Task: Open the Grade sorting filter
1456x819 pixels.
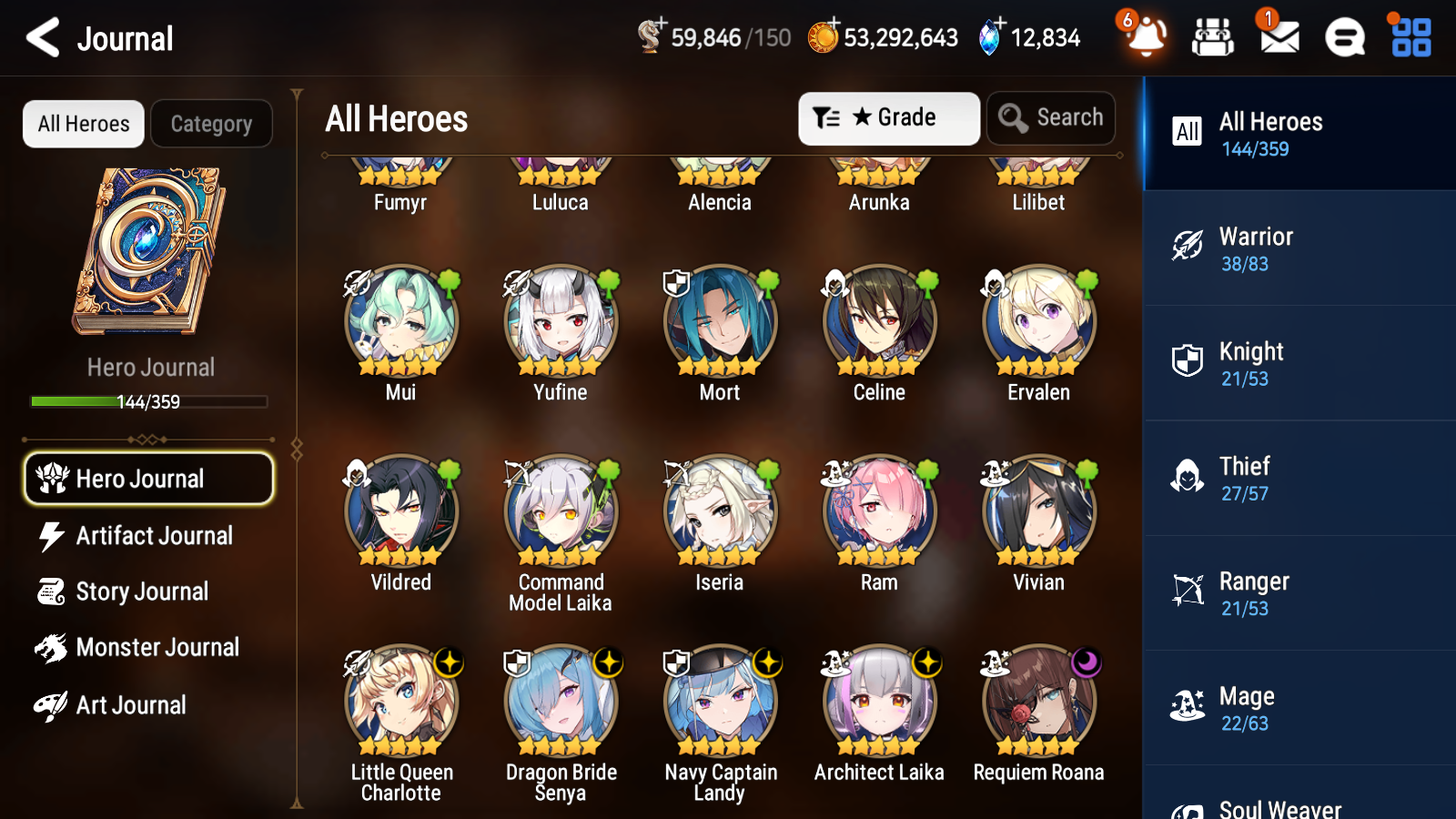Action: (x=887, y=117)
